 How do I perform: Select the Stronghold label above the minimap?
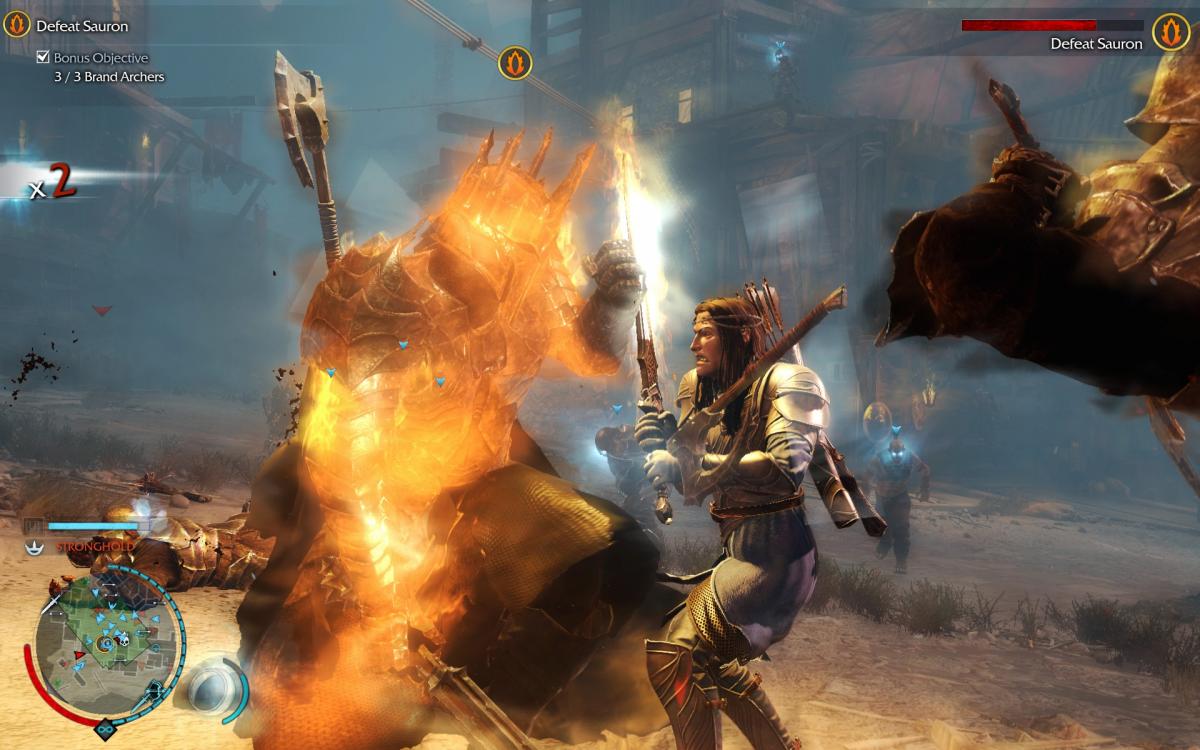[93, 547]
